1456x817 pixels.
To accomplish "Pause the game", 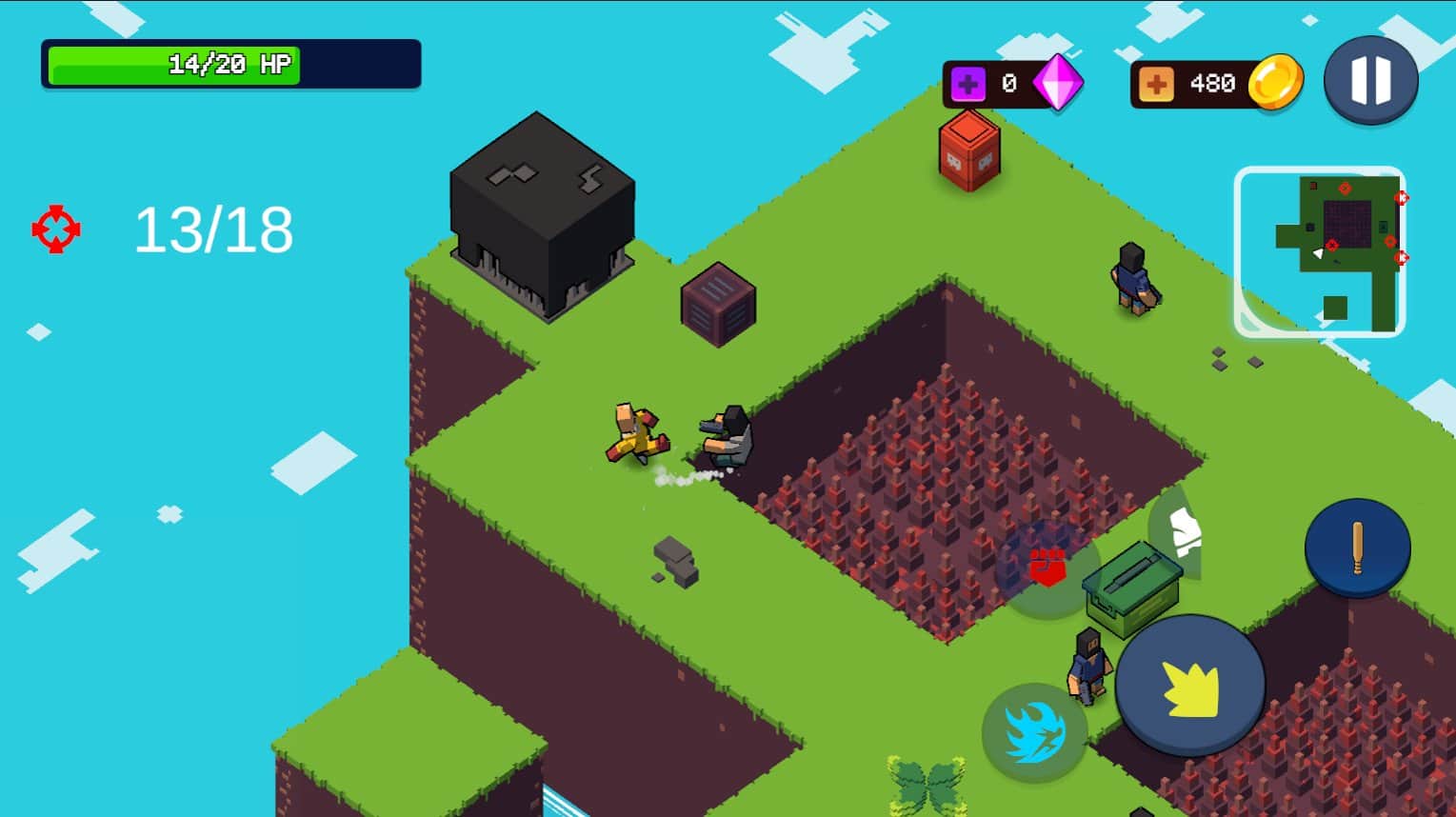I will pyautogui.click(x=1370, y=81).
